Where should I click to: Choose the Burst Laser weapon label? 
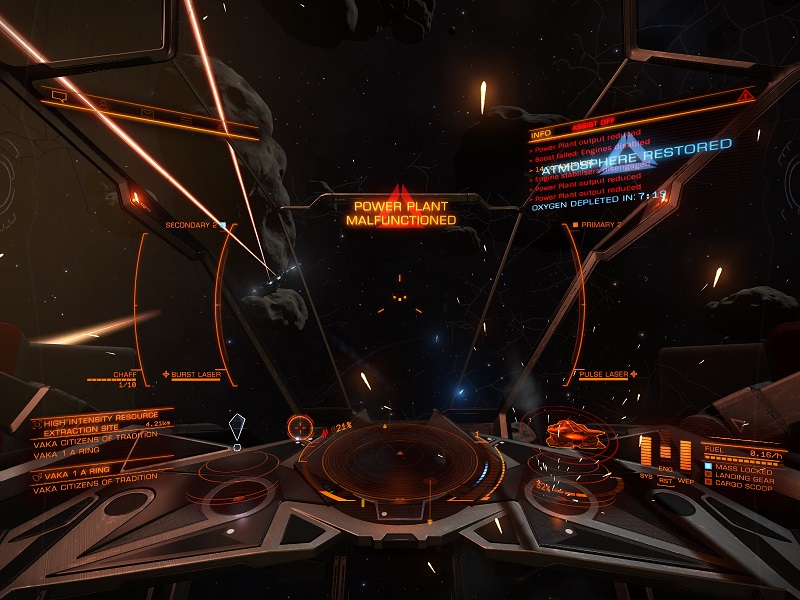pos(196,377)
